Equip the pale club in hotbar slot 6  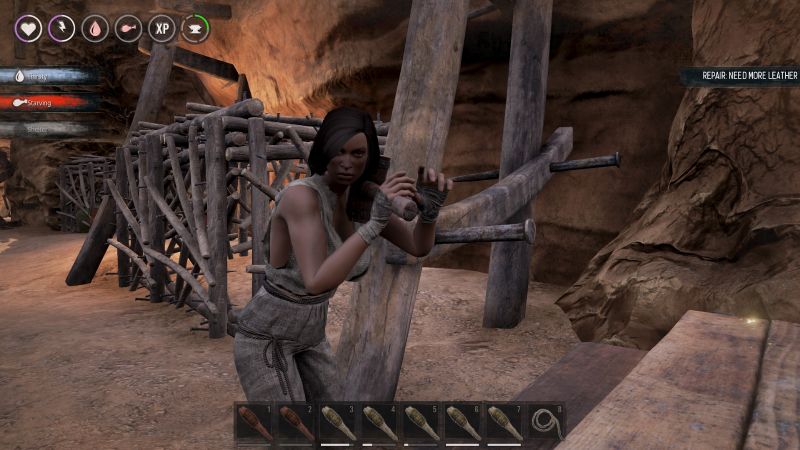click(x=462, y=422)
